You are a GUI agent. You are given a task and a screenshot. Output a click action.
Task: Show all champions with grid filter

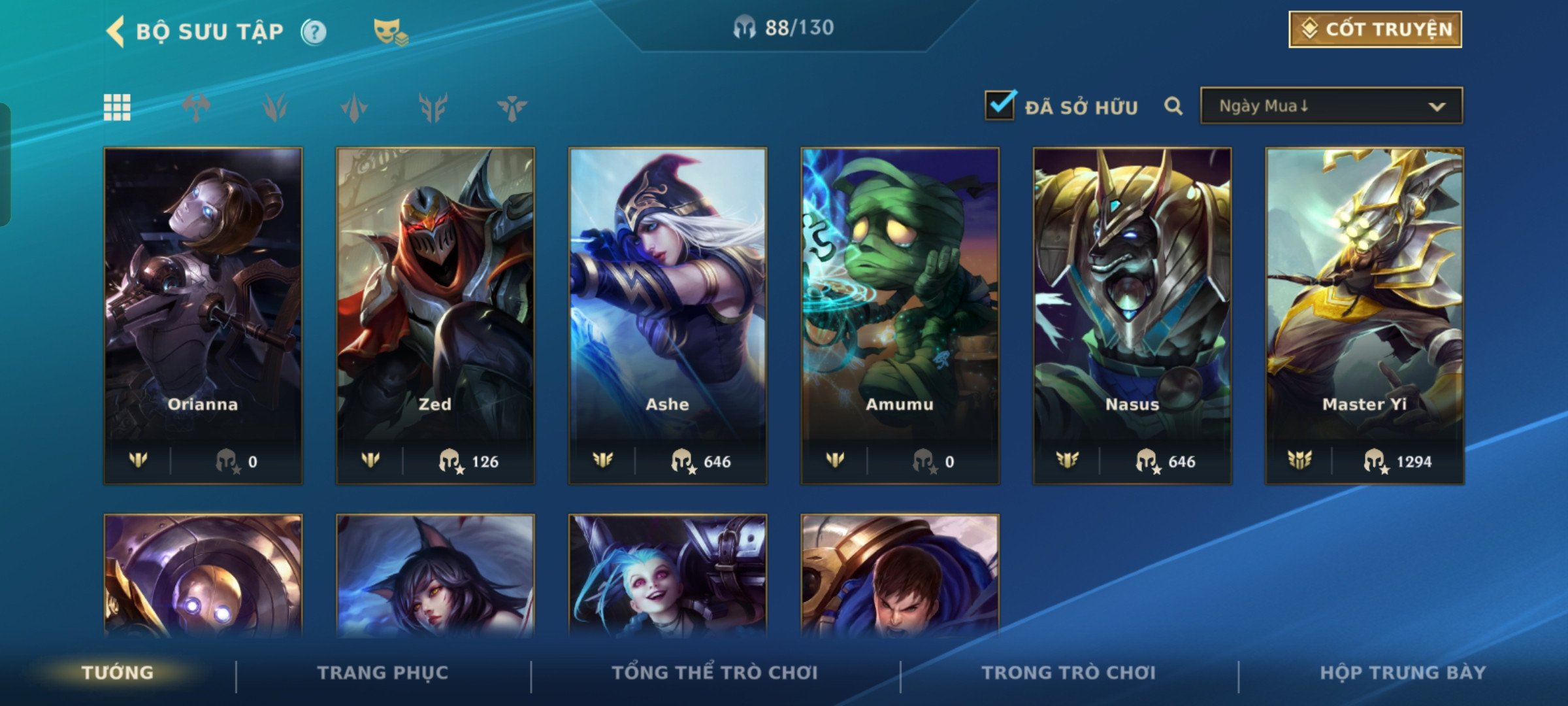(x=117, y=107)
